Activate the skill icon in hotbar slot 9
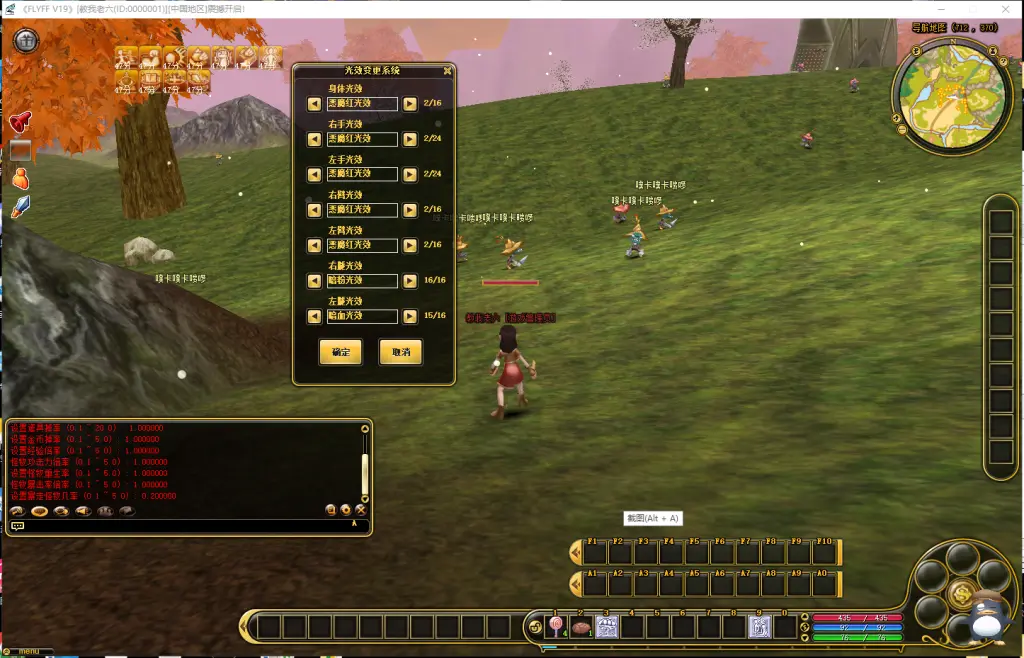Image resolution: width=1024 pixels, height=658 pixels. coord(760,627)
